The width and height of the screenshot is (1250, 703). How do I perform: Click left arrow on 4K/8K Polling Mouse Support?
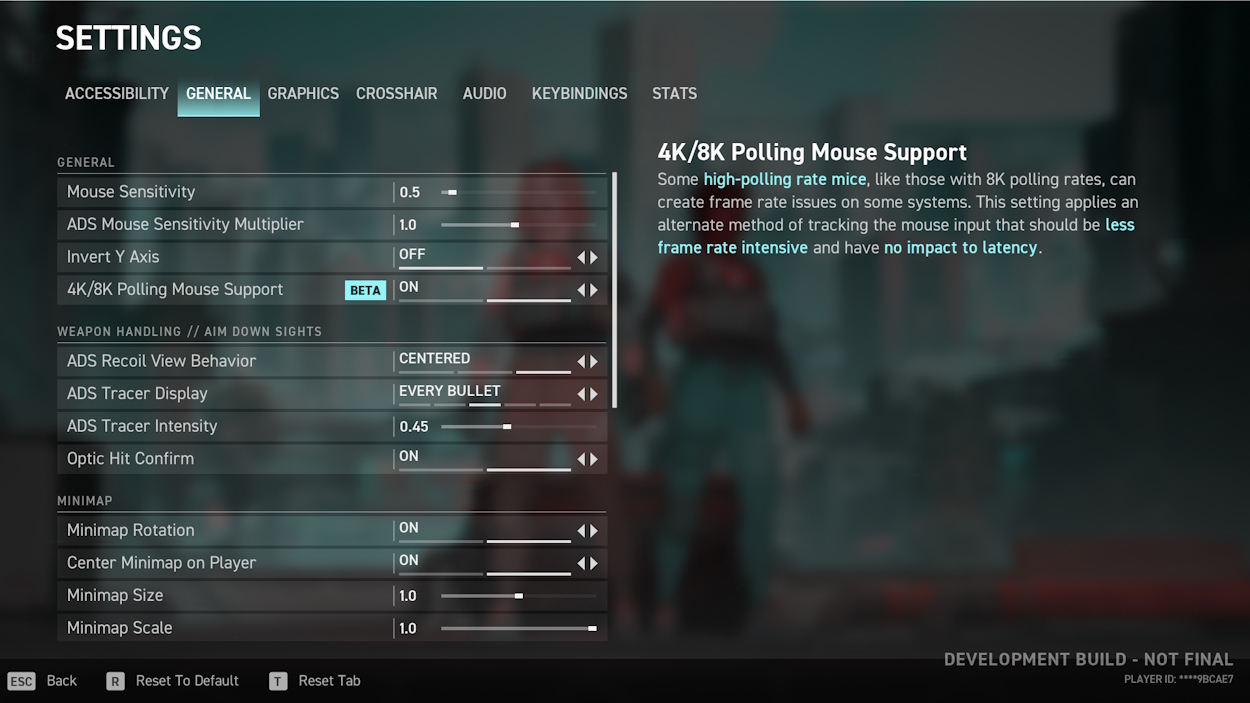[581, 291]
